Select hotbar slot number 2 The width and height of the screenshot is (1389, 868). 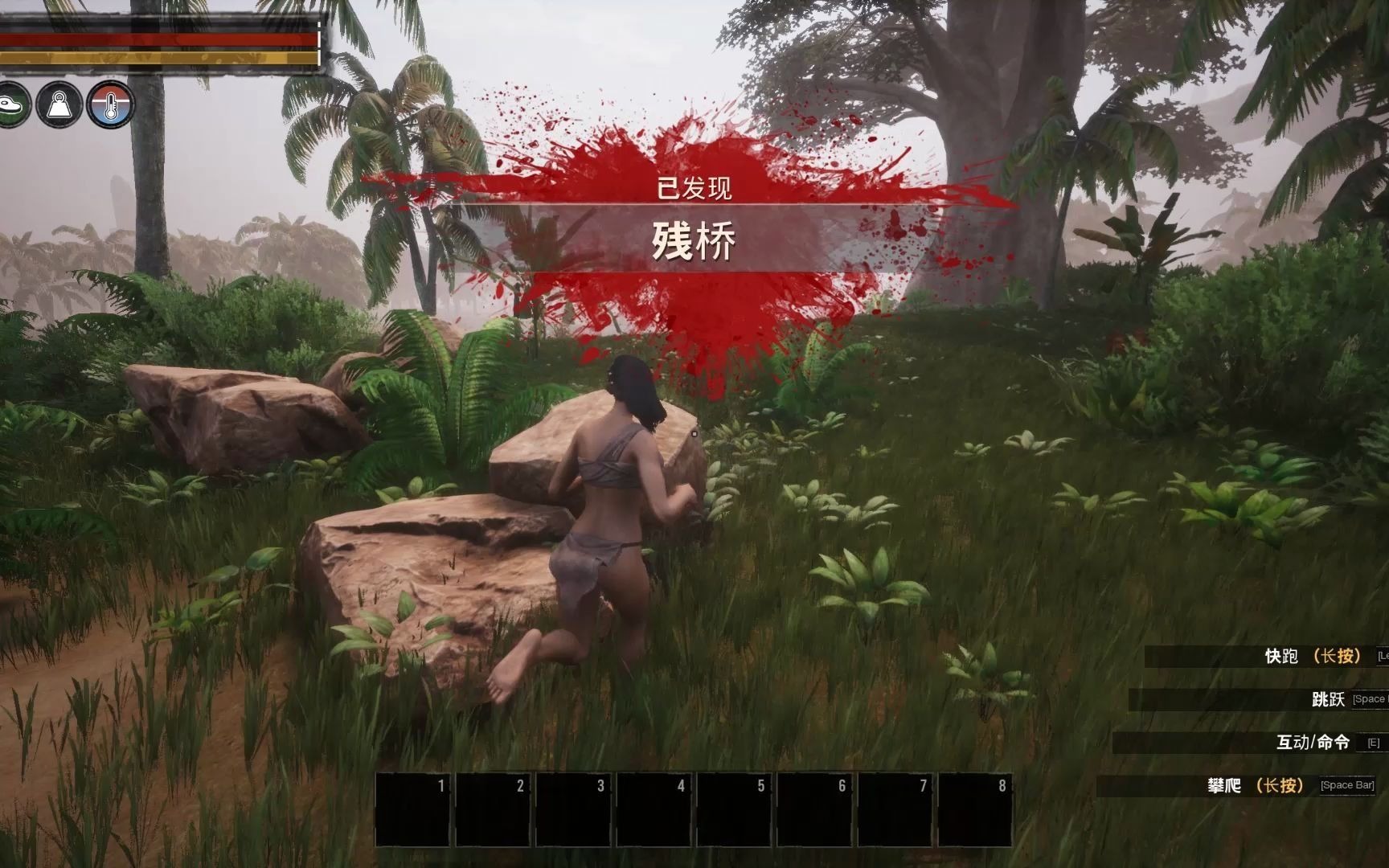click(x=493, y=809)
